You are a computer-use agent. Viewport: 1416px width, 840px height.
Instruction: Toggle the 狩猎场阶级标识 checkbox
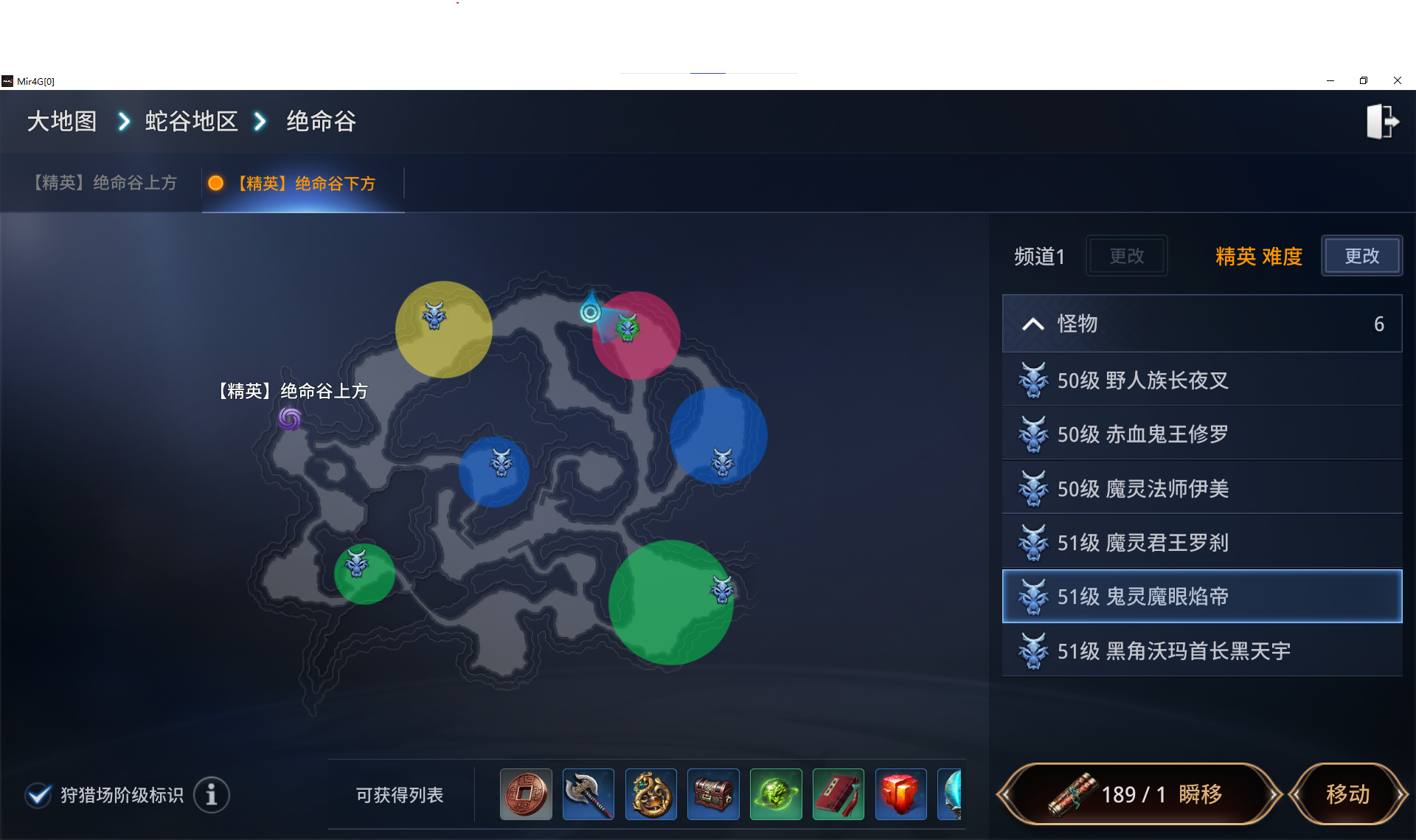point(39,795)
